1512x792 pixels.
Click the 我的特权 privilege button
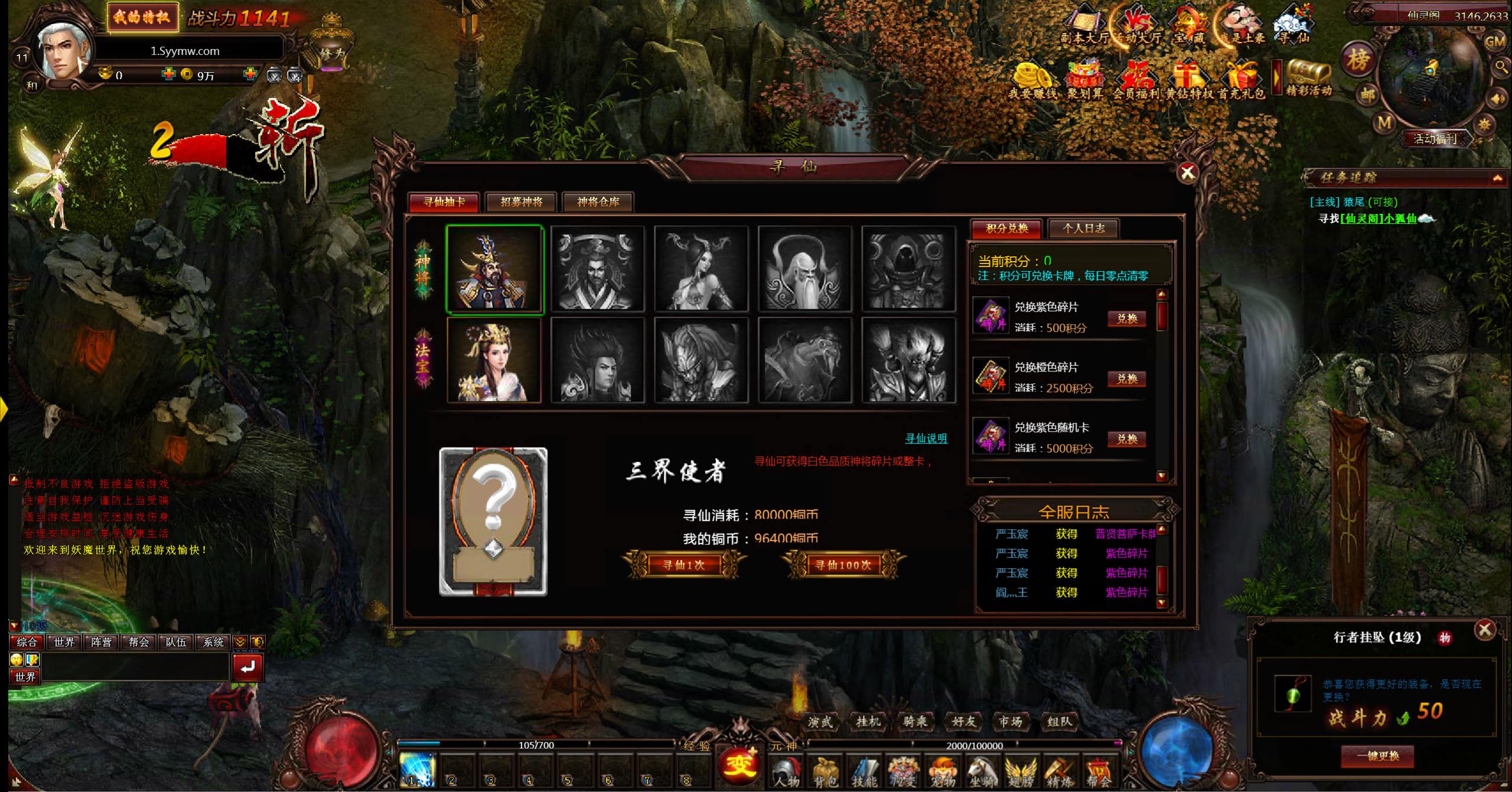[x=142, y=17]
